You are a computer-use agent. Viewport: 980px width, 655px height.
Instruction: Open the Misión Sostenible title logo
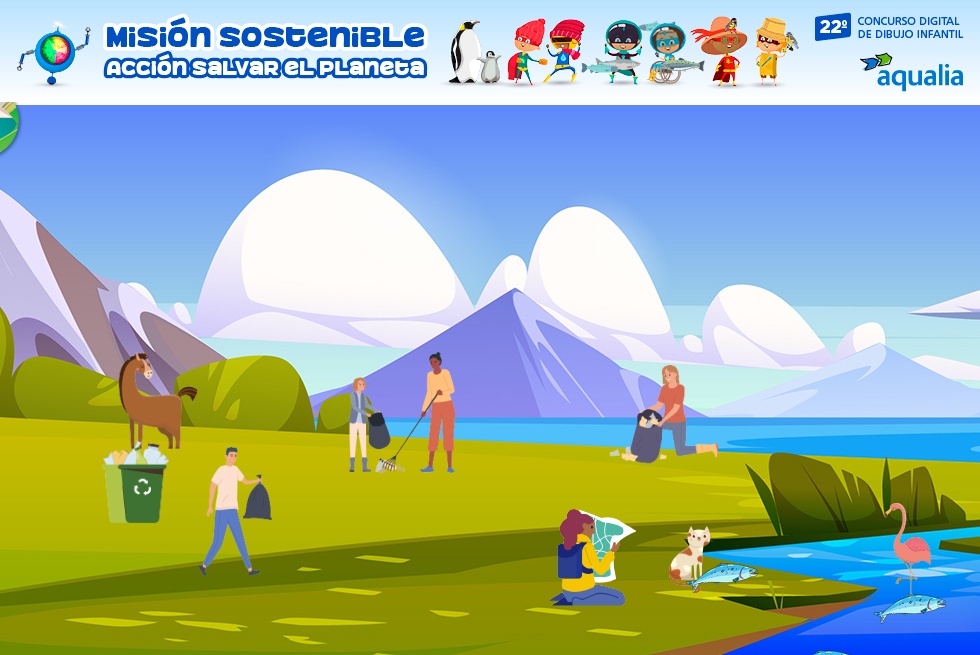coord(265,51)
